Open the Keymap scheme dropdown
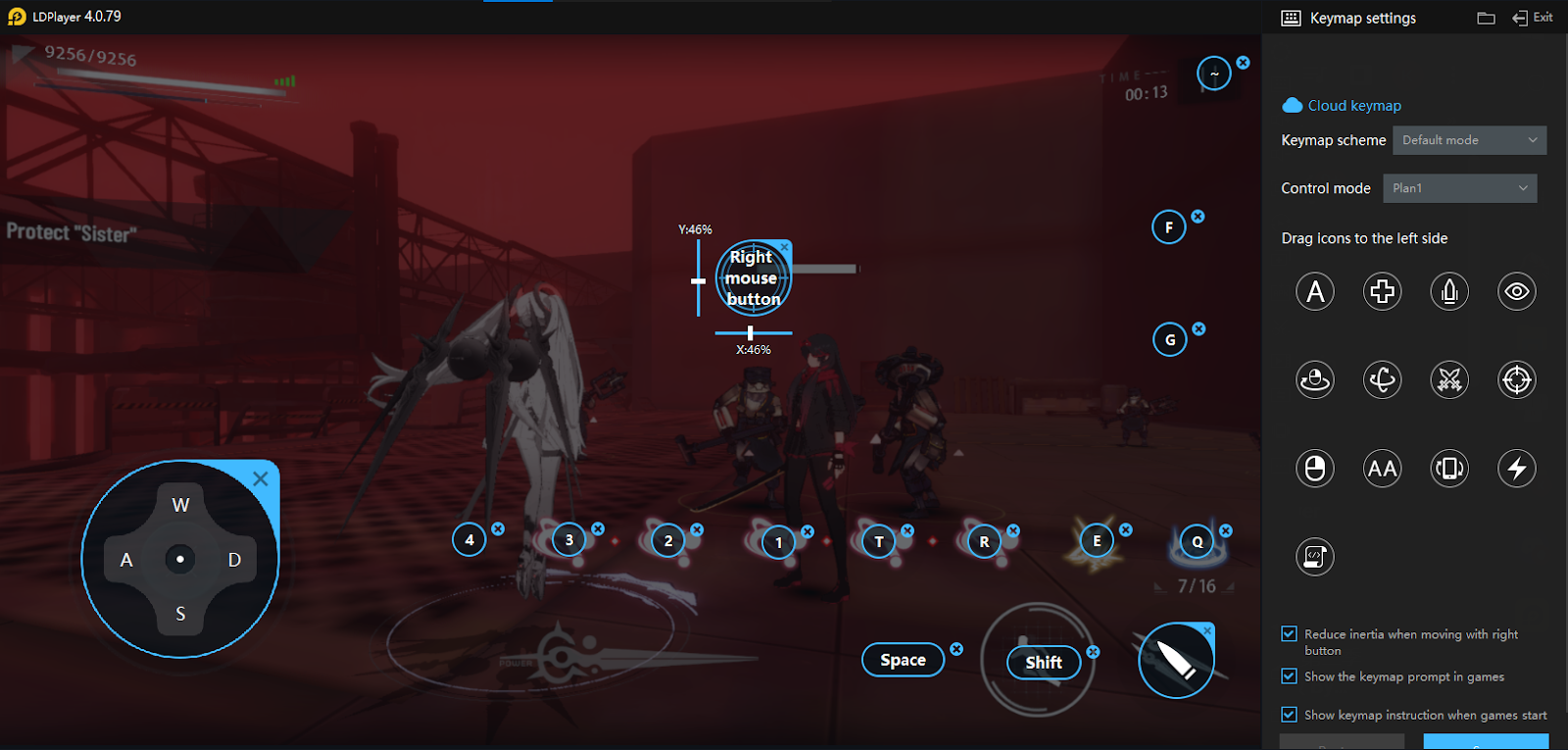 click(1469, 140)
